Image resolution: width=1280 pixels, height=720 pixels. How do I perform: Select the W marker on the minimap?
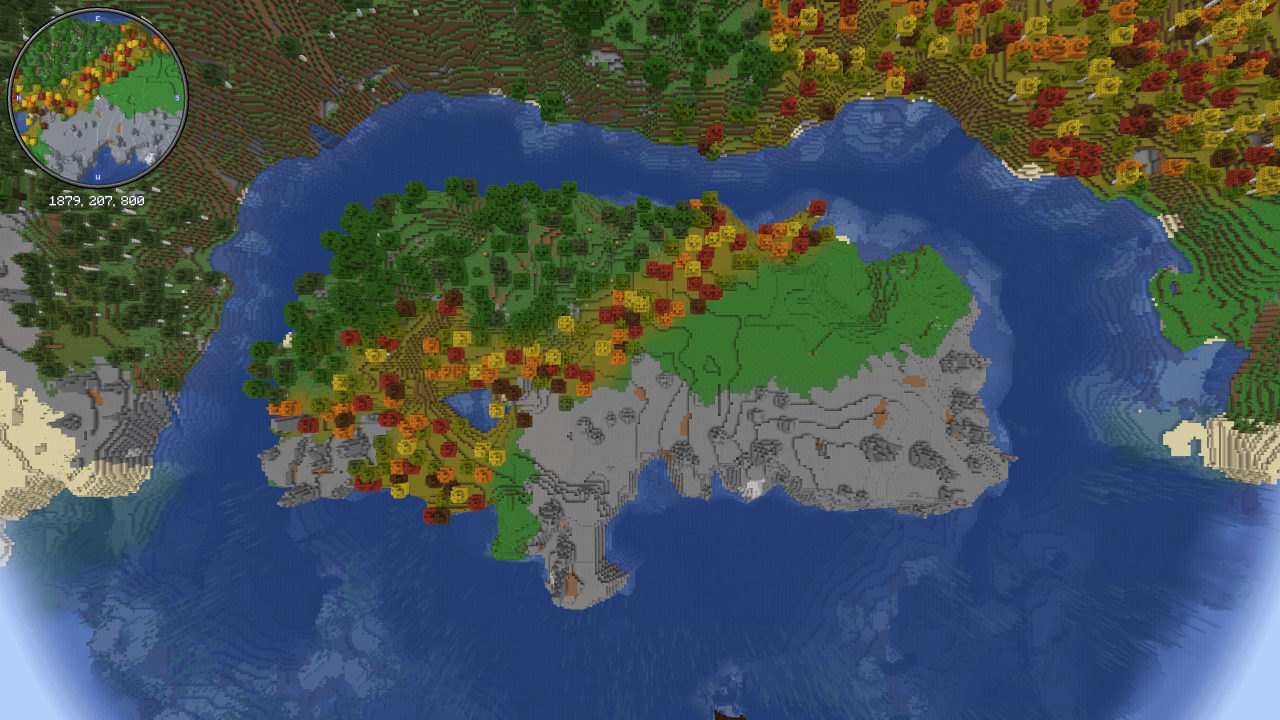[97, 176]
